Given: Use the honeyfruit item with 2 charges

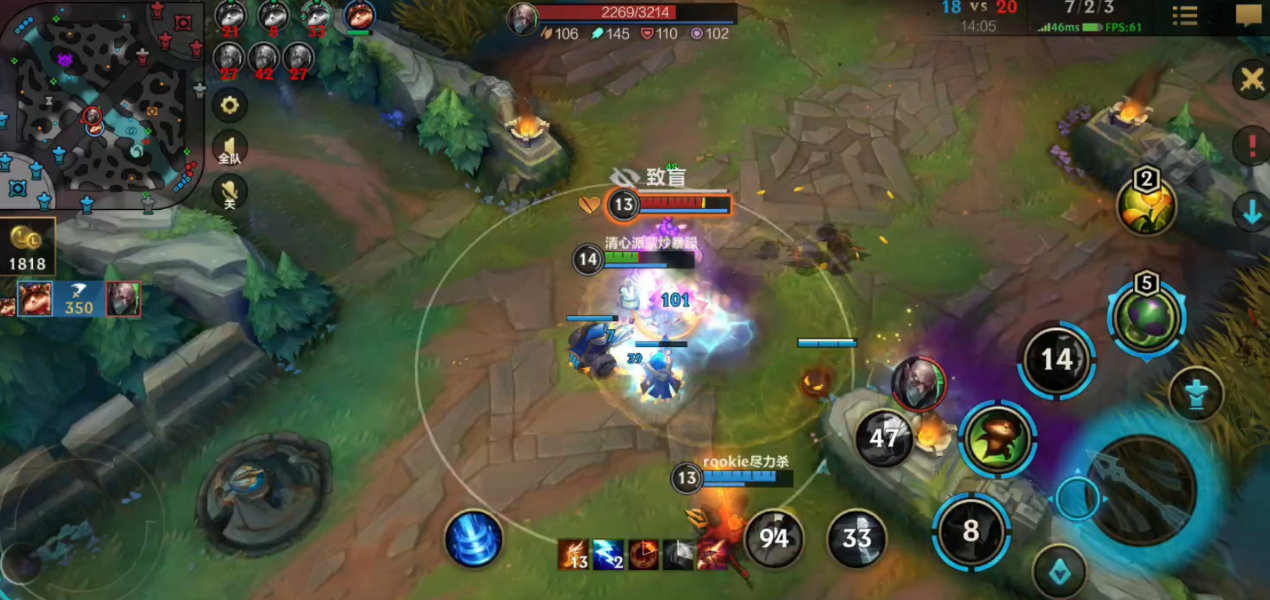Looking at the screenshot, I should 1146,205.
